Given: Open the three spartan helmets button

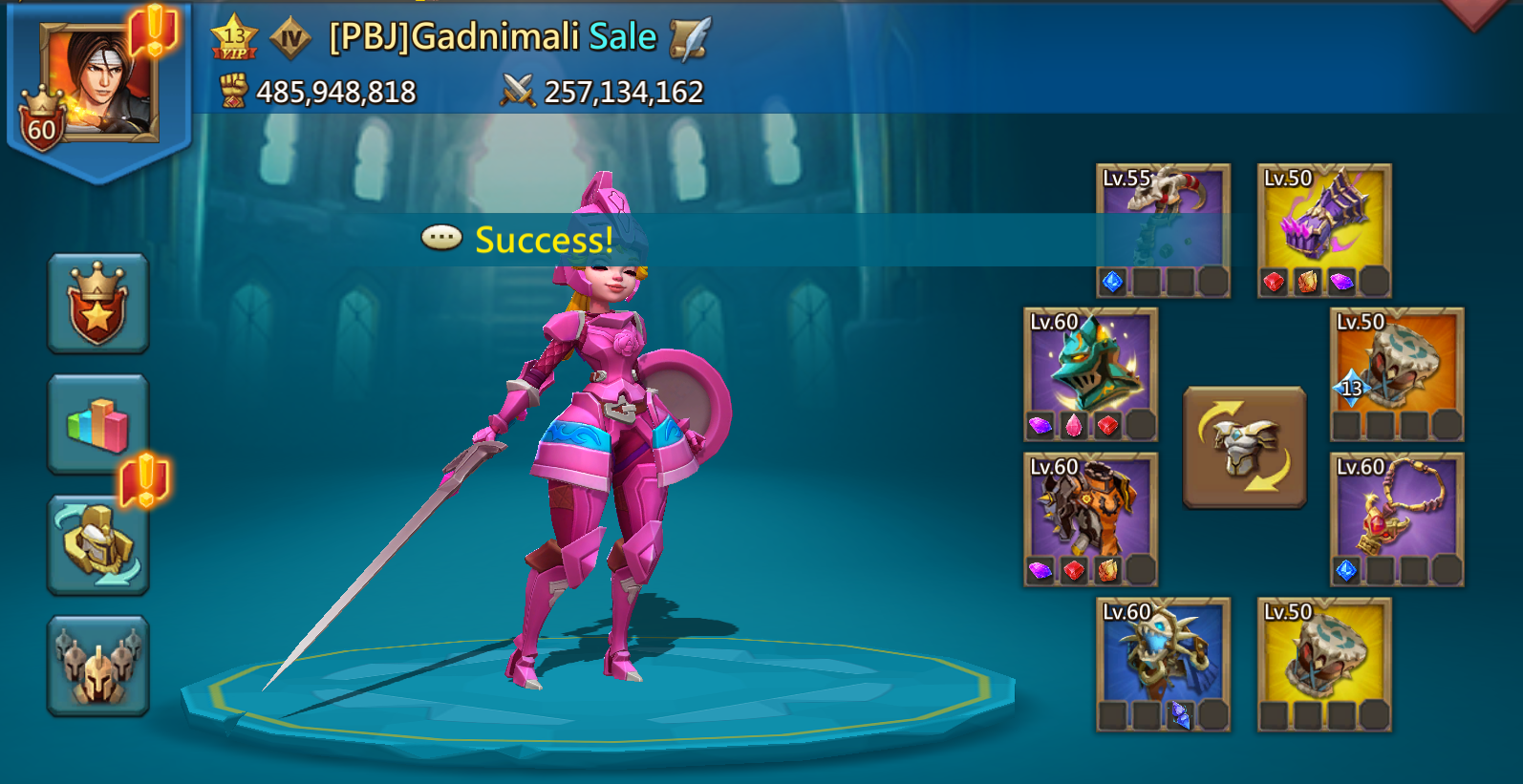Looking at the screenshot, I should click(x=98, y=666).
